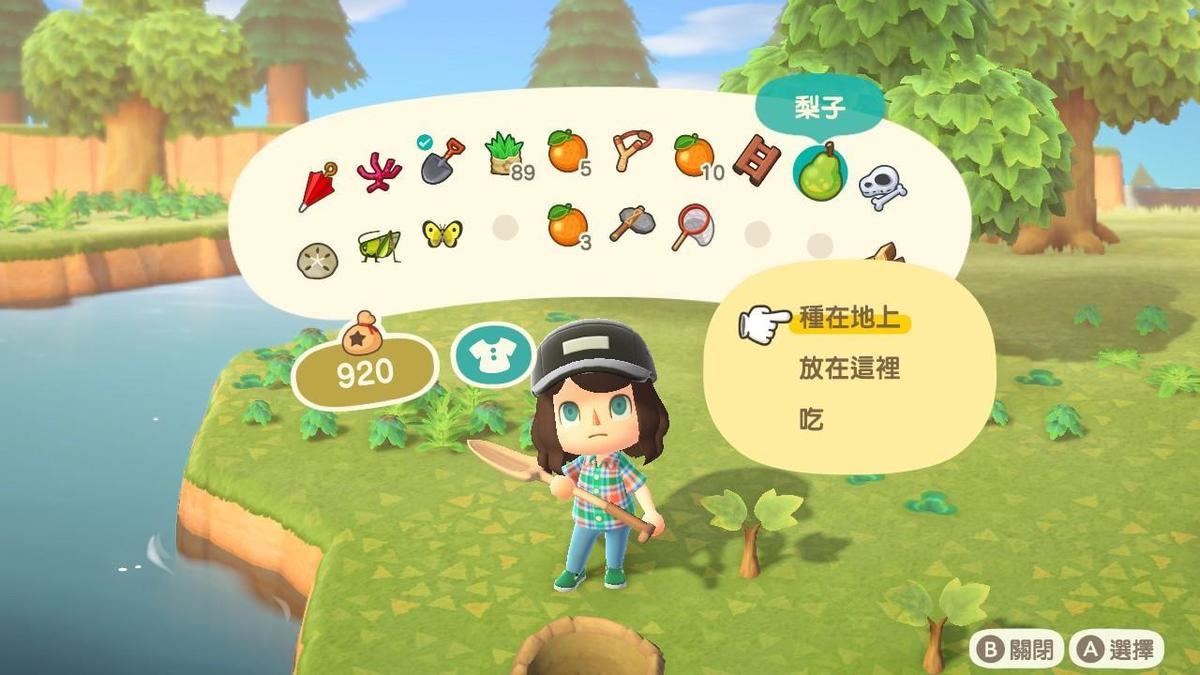Select the skull and bone item
The width and height of the screenshot is (1200, 675).
tap(882, 186)
